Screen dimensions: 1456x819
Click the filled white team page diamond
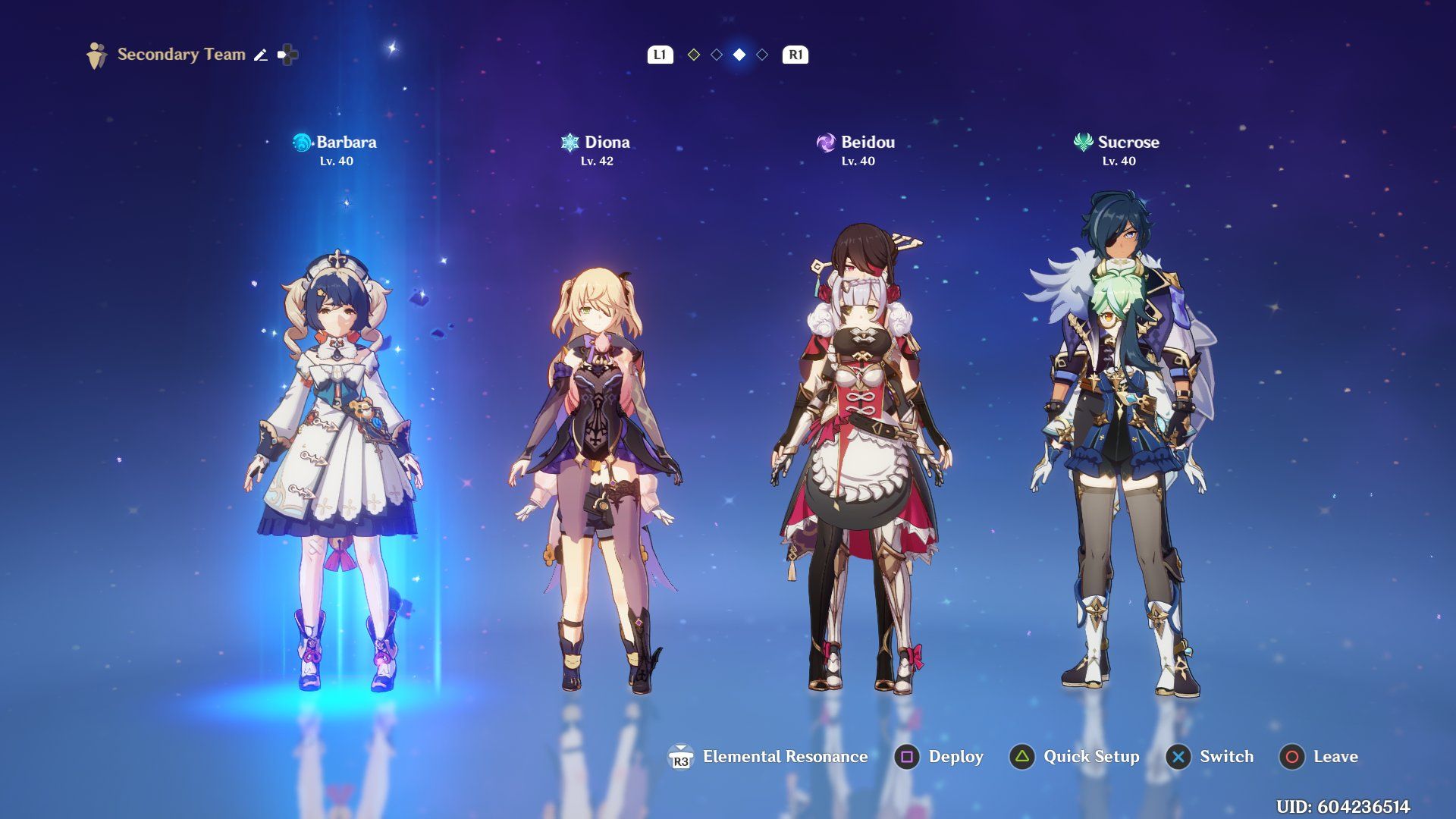(739, 55)
